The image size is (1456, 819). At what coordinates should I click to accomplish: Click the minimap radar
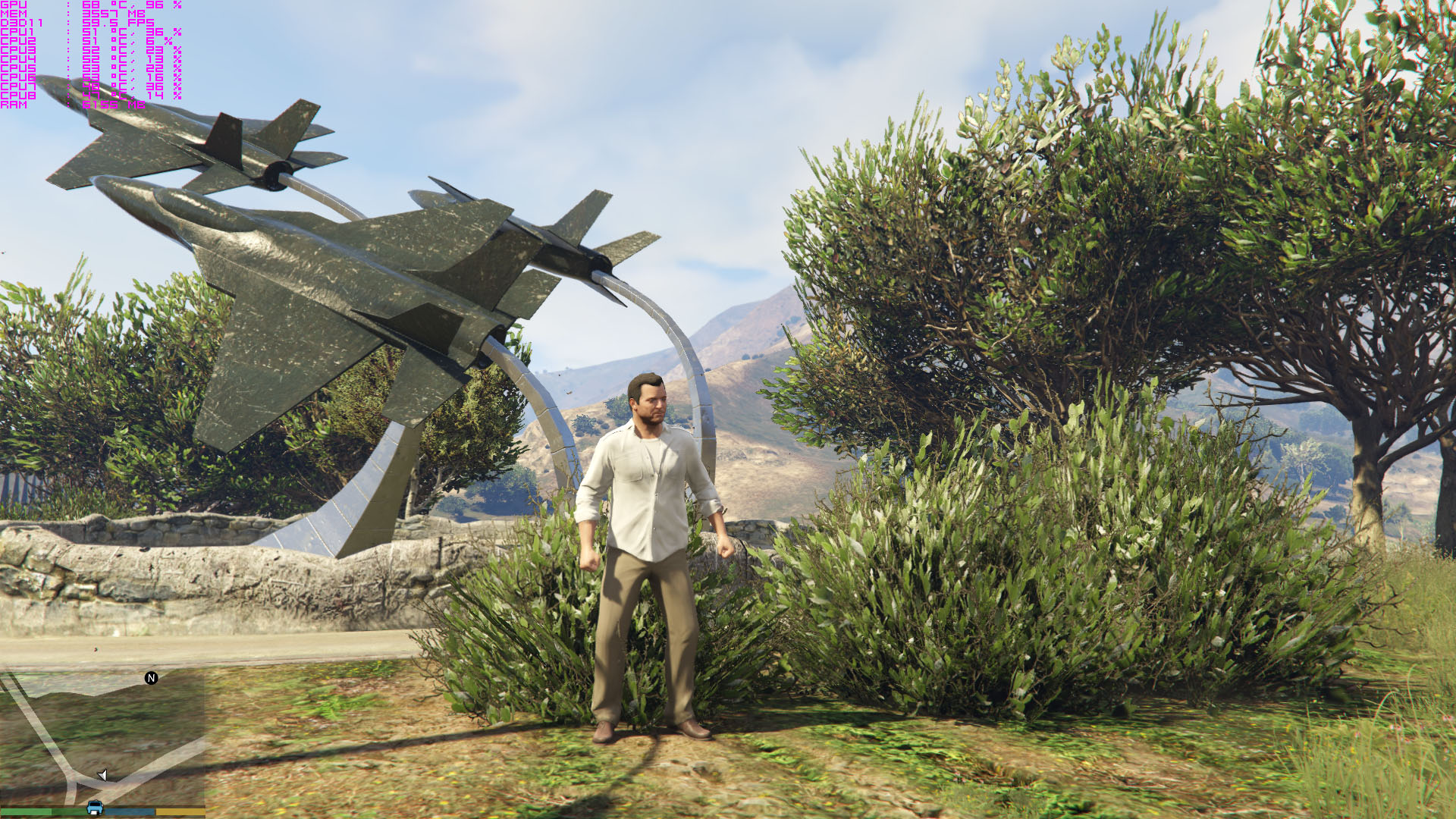[102, 737]
